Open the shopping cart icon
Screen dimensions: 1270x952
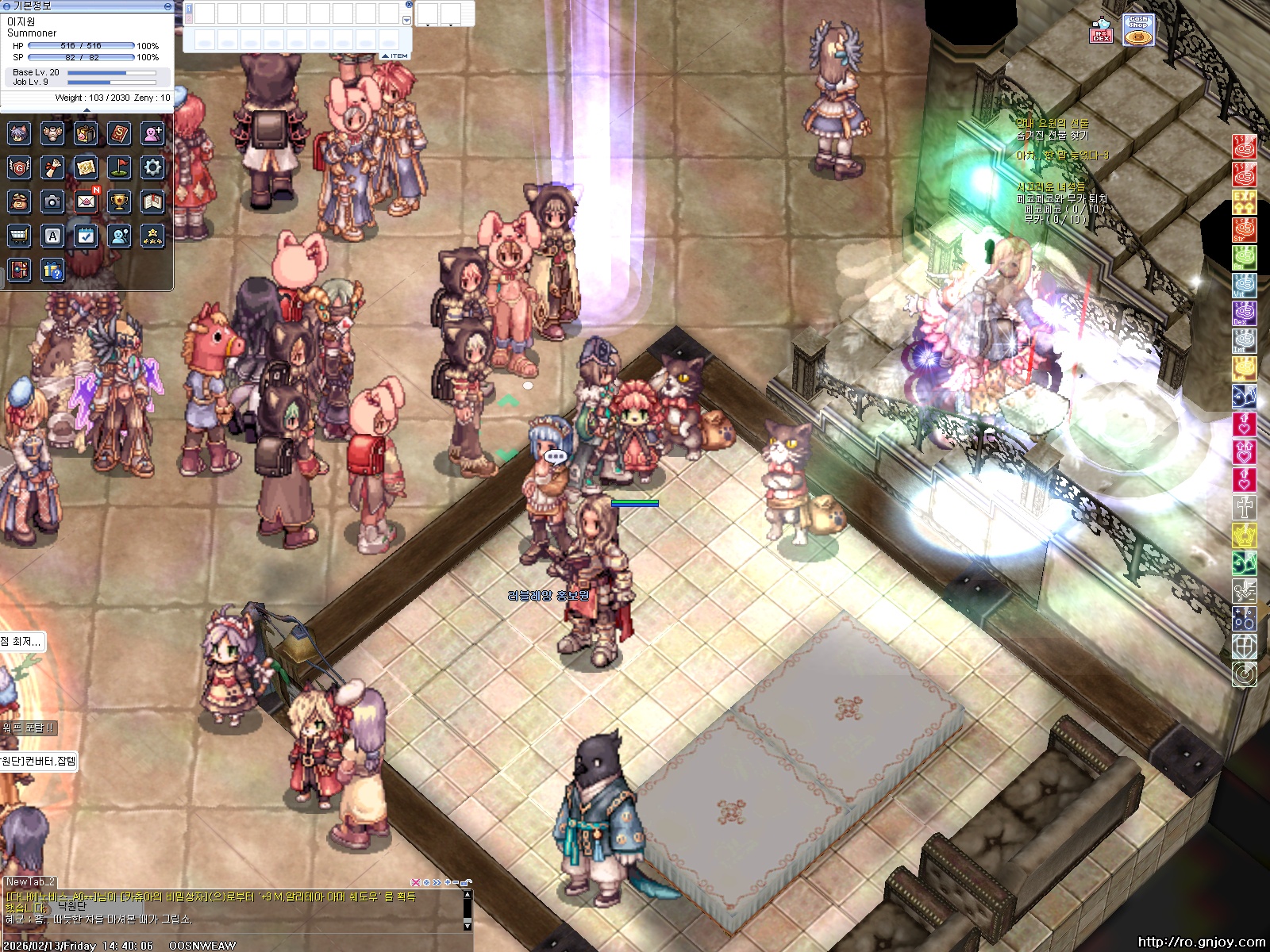pyautogui.click(x=19, y=236)
